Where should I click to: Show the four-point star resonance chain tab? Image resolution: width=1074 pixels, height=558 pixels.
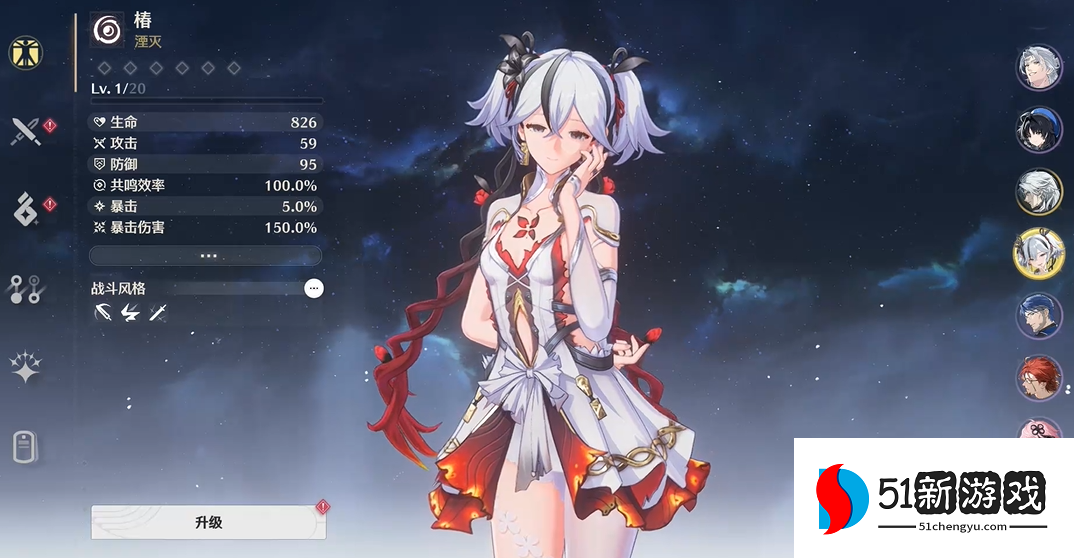point(25,367)
